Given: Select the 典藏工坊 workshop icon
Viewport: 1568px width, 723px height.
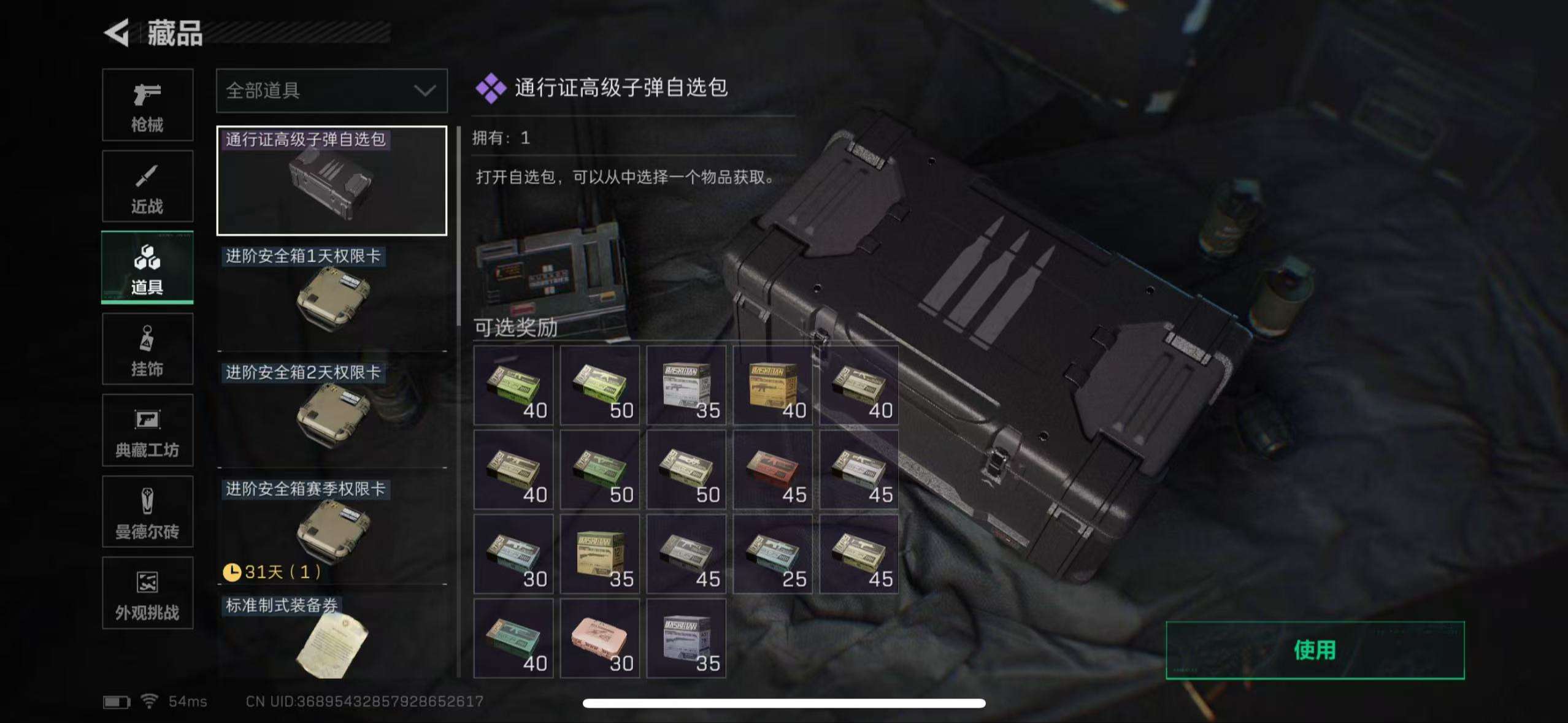Looking at the screenshot, I should point(147,429).
